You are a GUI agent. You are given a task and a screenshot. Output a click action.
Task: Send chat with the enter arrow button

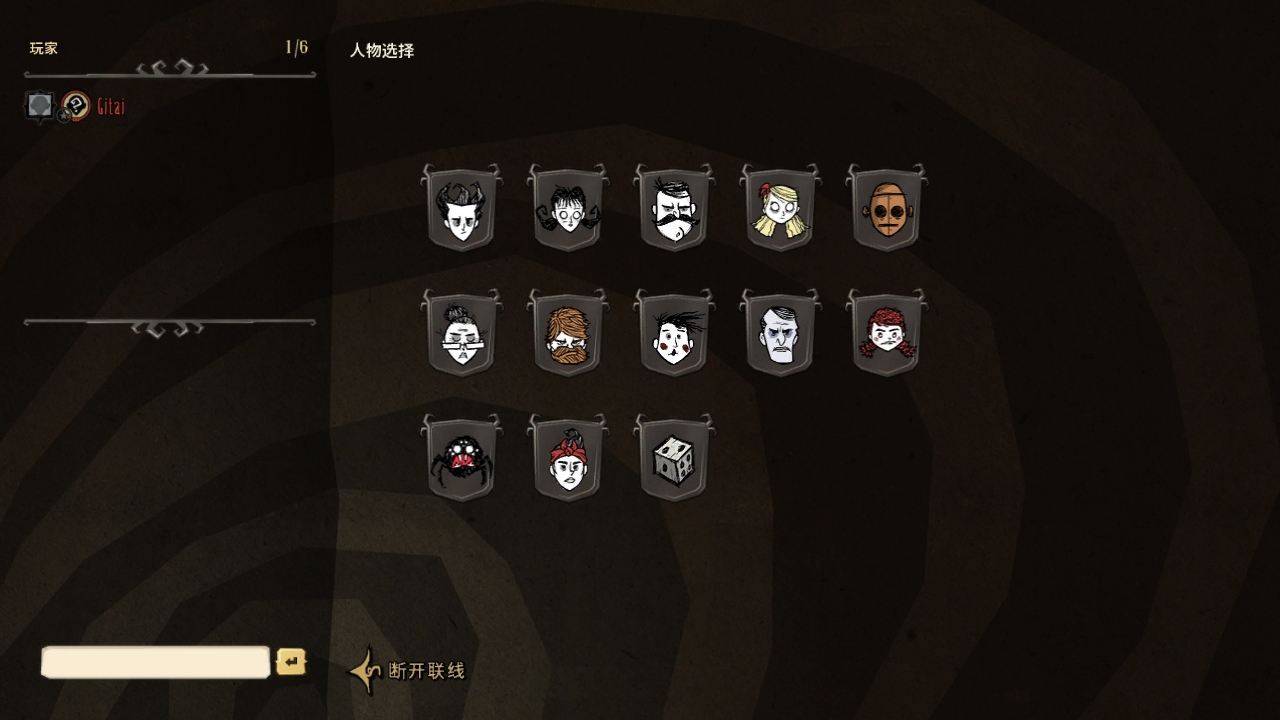291,662
